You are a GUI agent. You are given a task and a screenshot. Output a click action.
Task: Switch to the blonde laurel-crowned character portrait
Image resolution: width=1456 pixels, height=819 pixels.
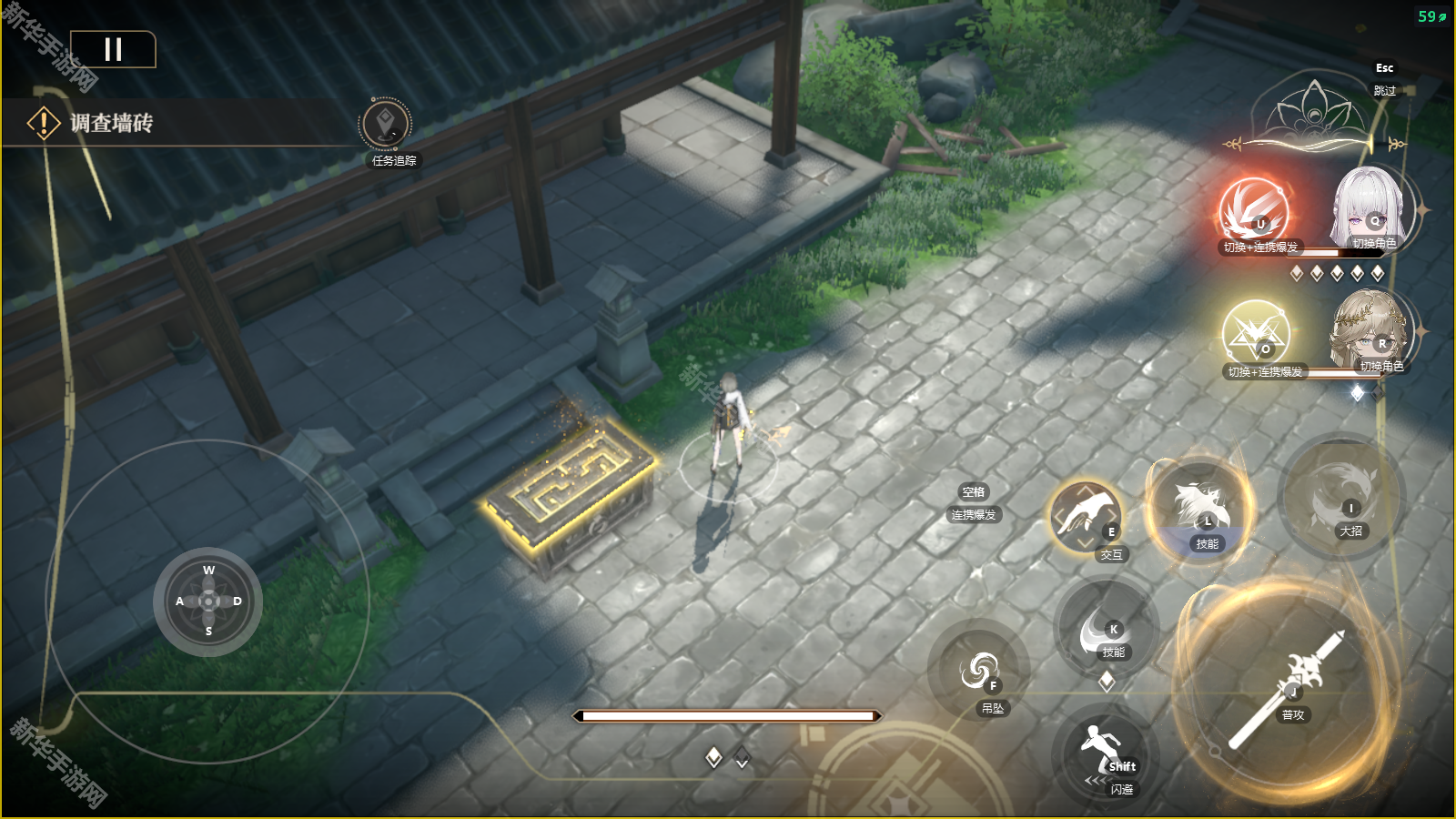pyautogui.click(x=1370, y=331)
